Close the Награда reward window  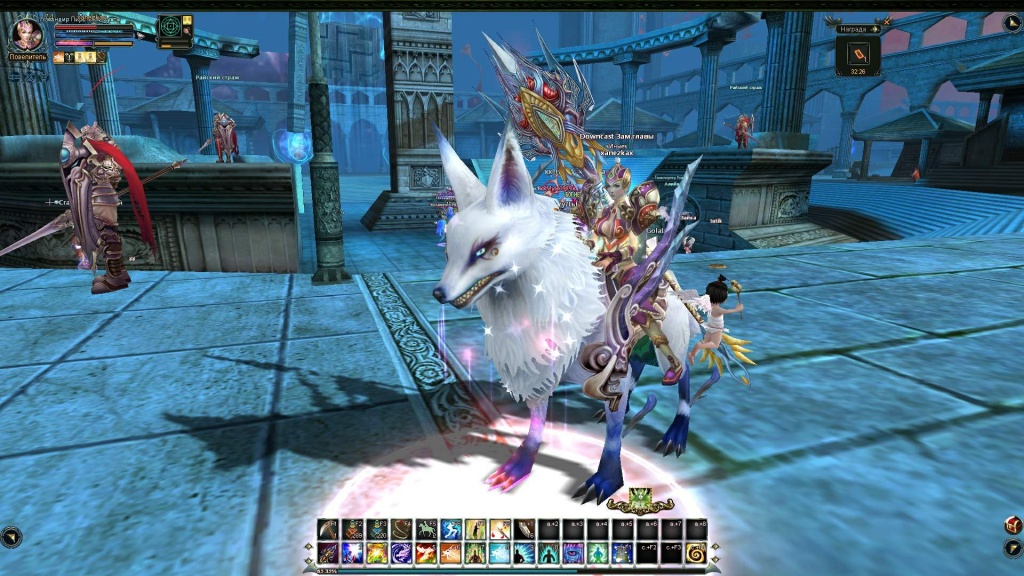pyautogui.click(x=886, y=22)
